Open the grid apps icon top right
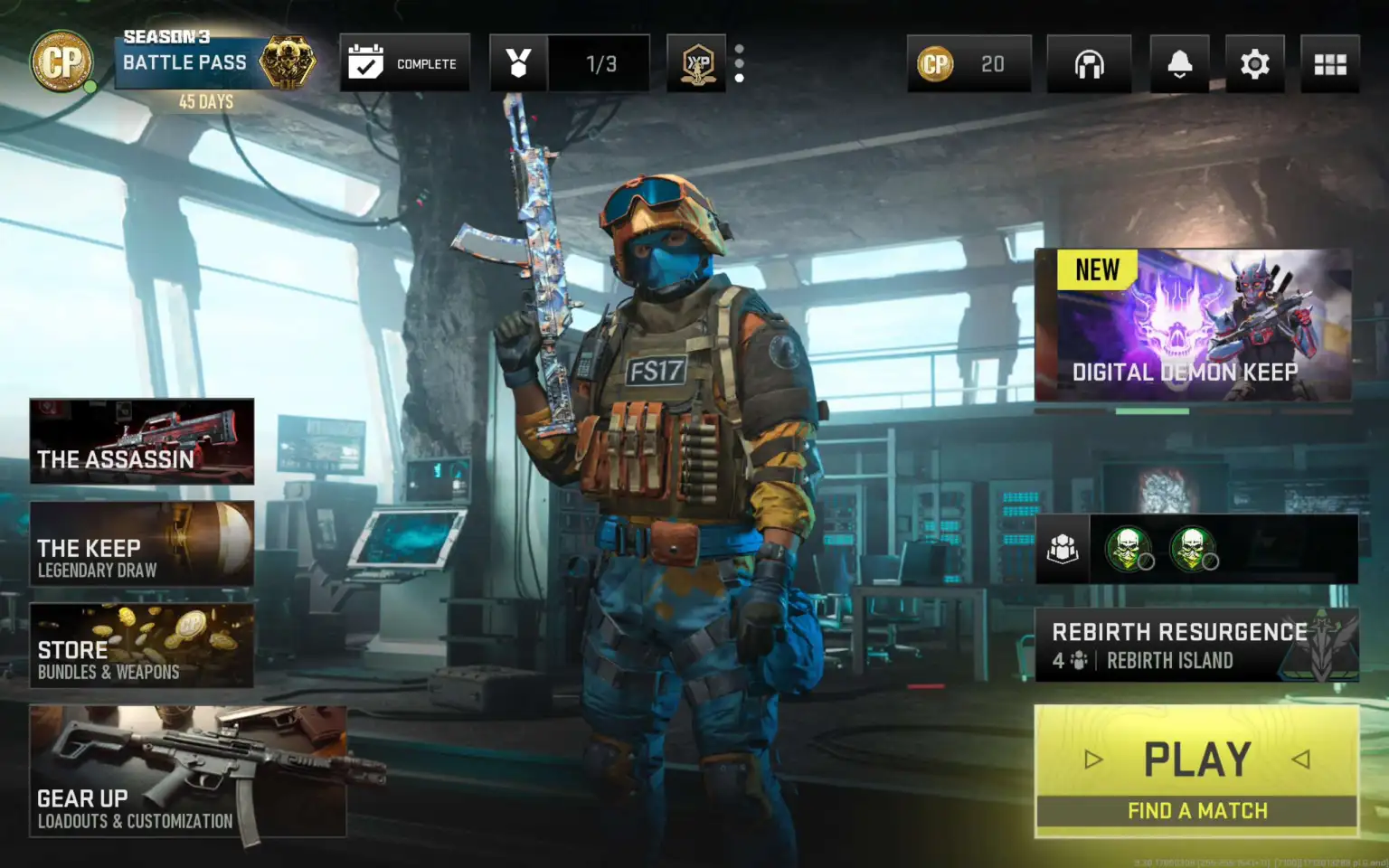Screen dimensions: 1389x868 click(1329, 63)
